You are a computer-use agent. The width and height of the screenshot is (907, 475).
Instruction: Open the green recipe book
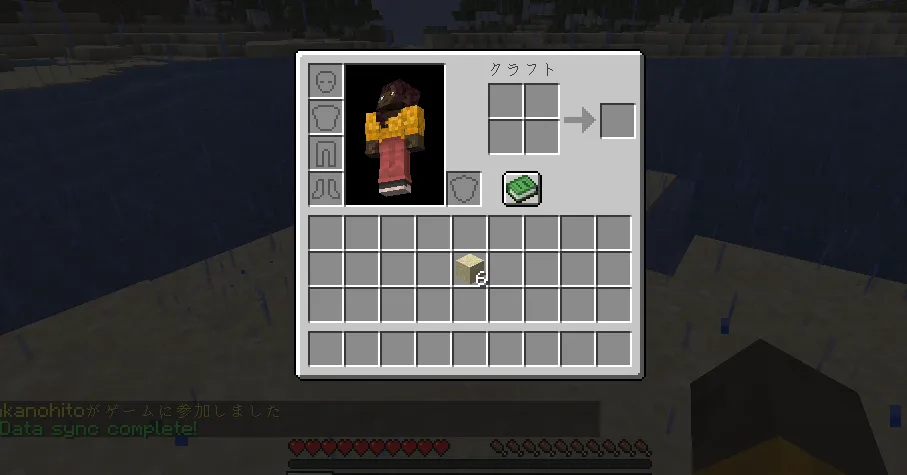click(521, 188)
